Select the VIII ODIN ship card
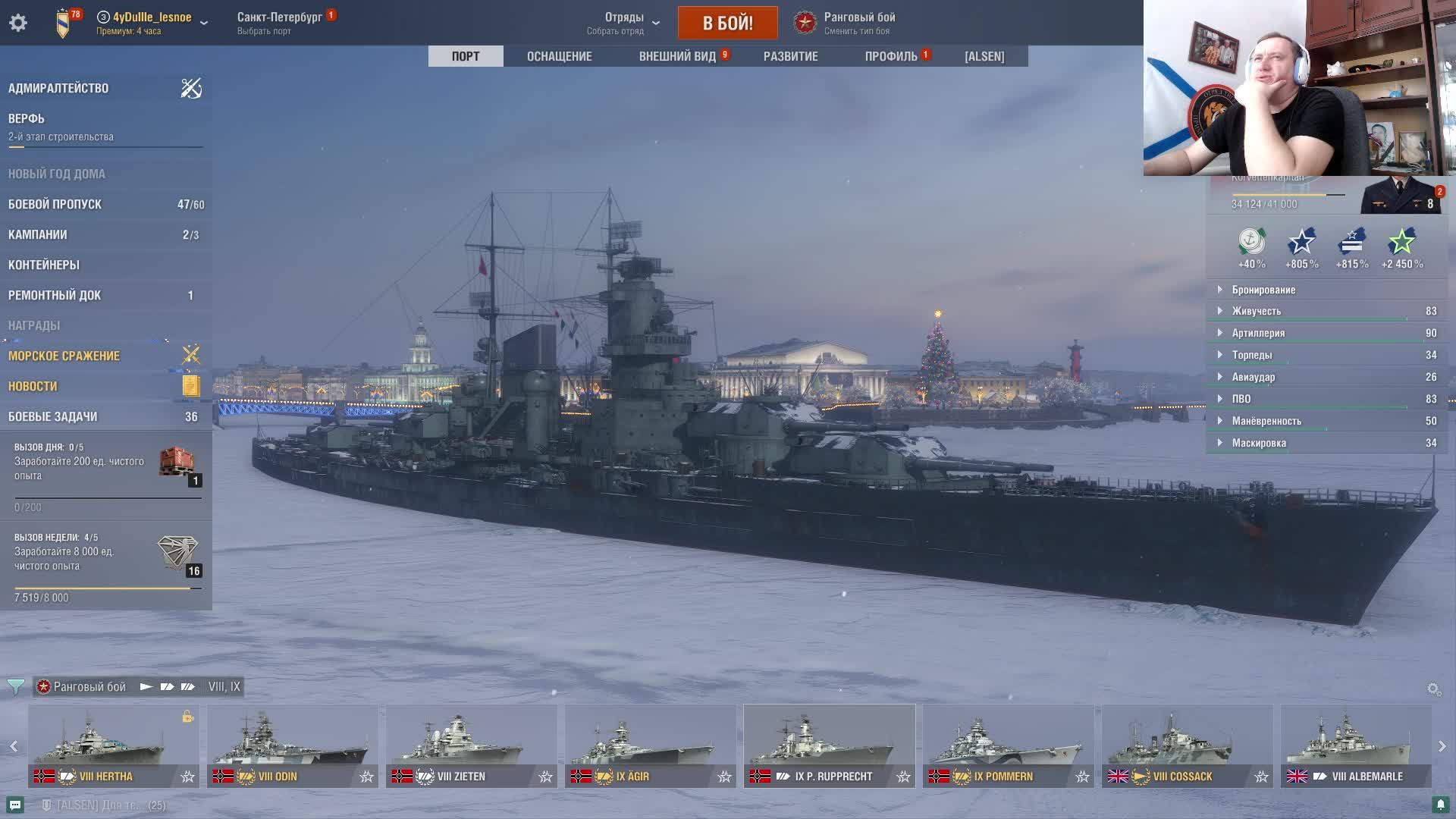The width and height of the screenshot is (1456, 819). click(292, 745)
